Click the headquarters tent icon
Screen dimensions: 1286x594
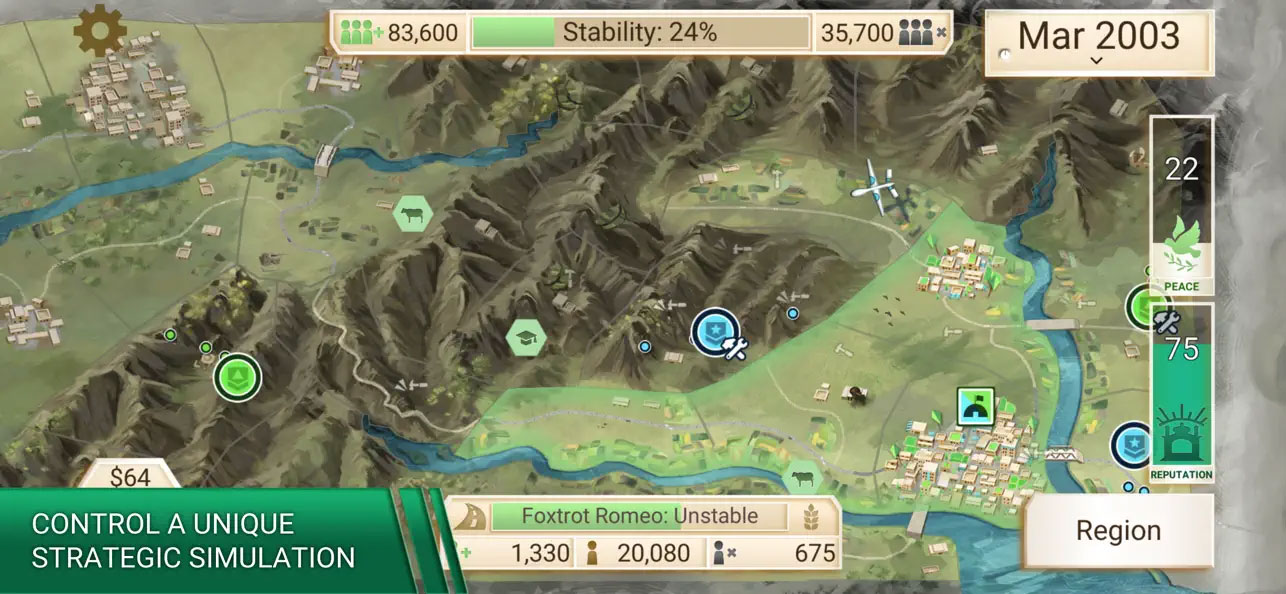point(974,405)
